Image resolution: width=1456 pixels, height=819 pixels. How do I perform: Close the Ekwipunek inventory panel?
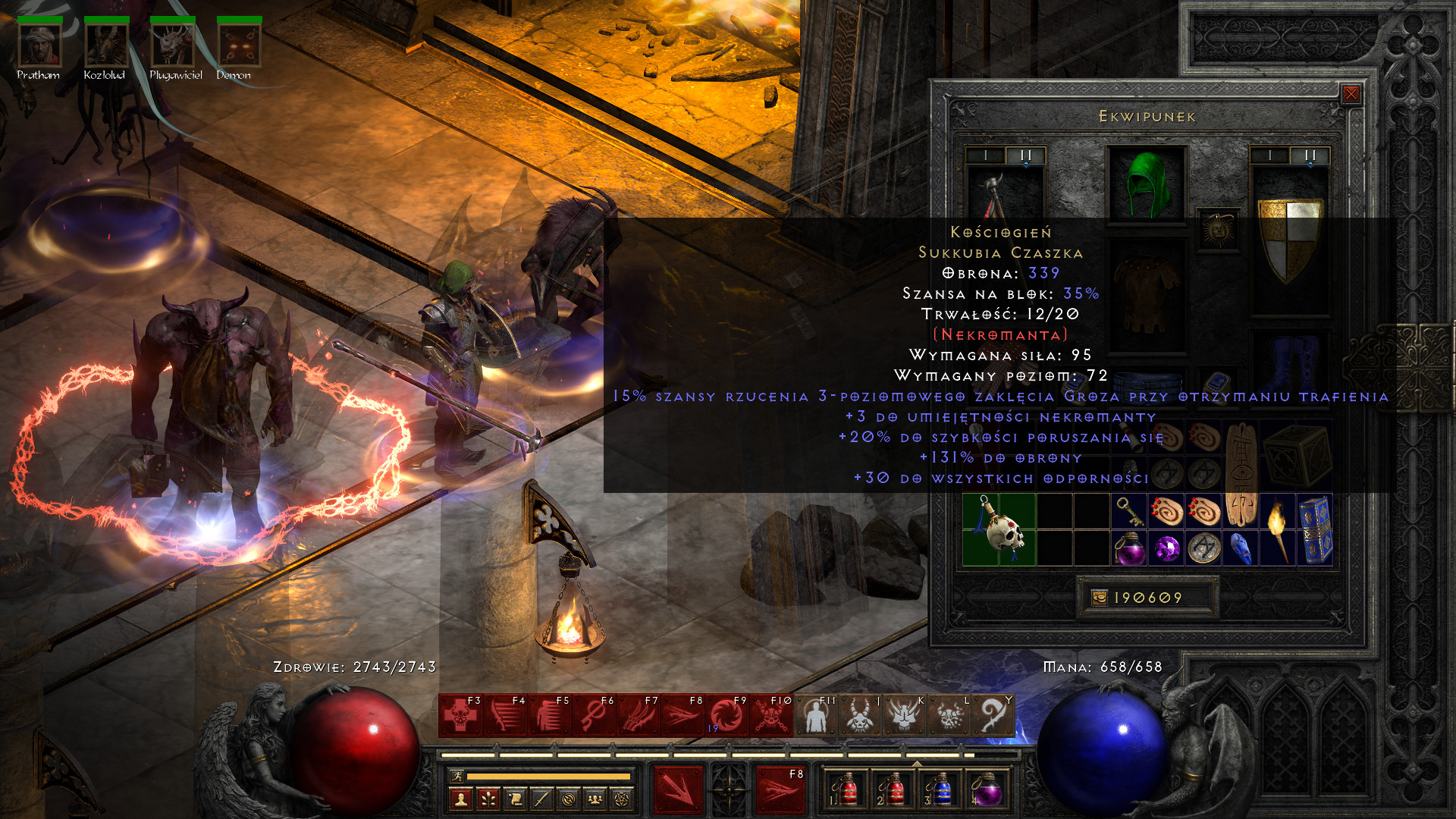pyautogui.click(x=1351, y=94)
